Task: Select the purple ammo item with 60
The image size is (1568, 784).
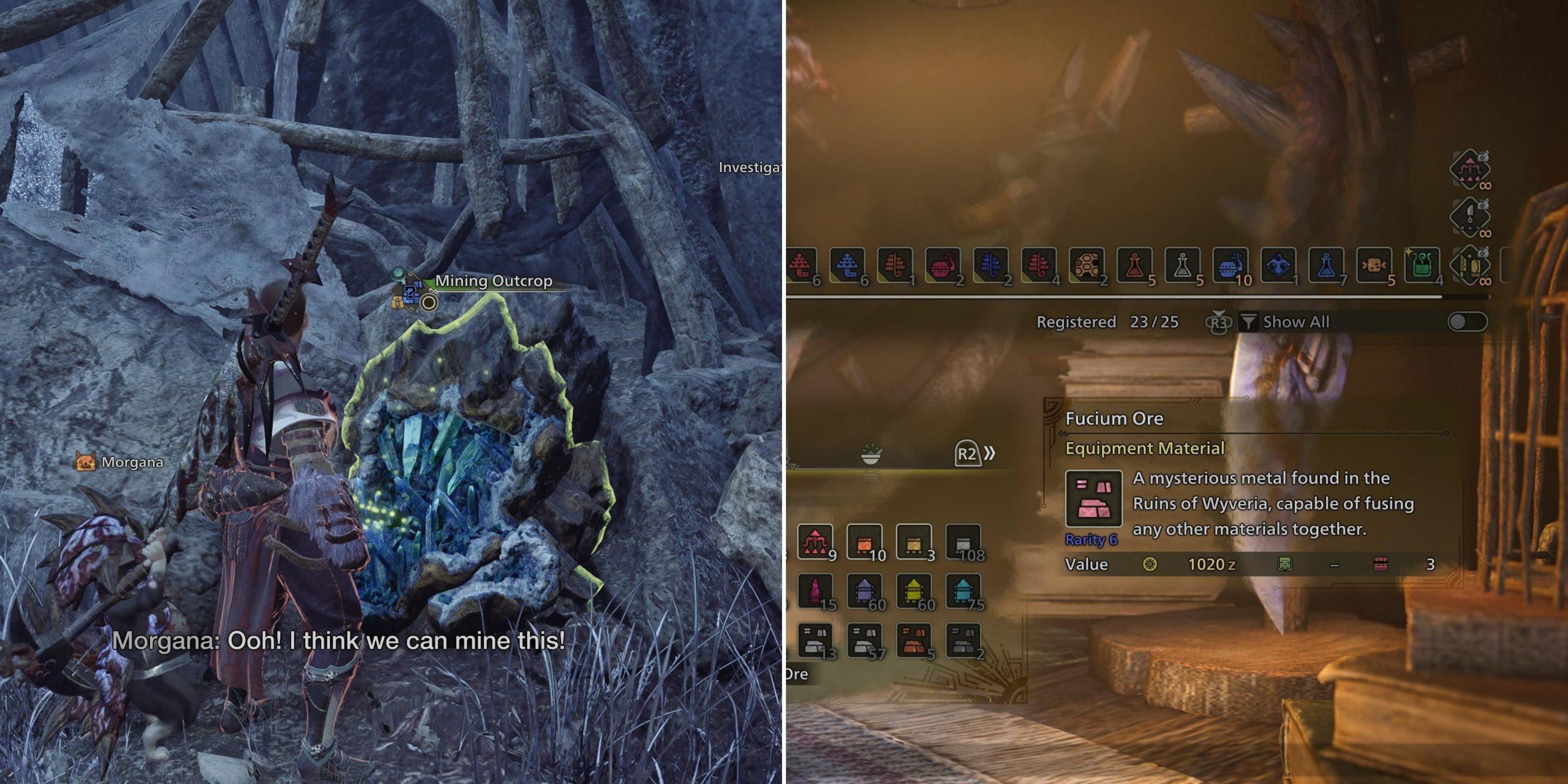Action: point(864,592)
